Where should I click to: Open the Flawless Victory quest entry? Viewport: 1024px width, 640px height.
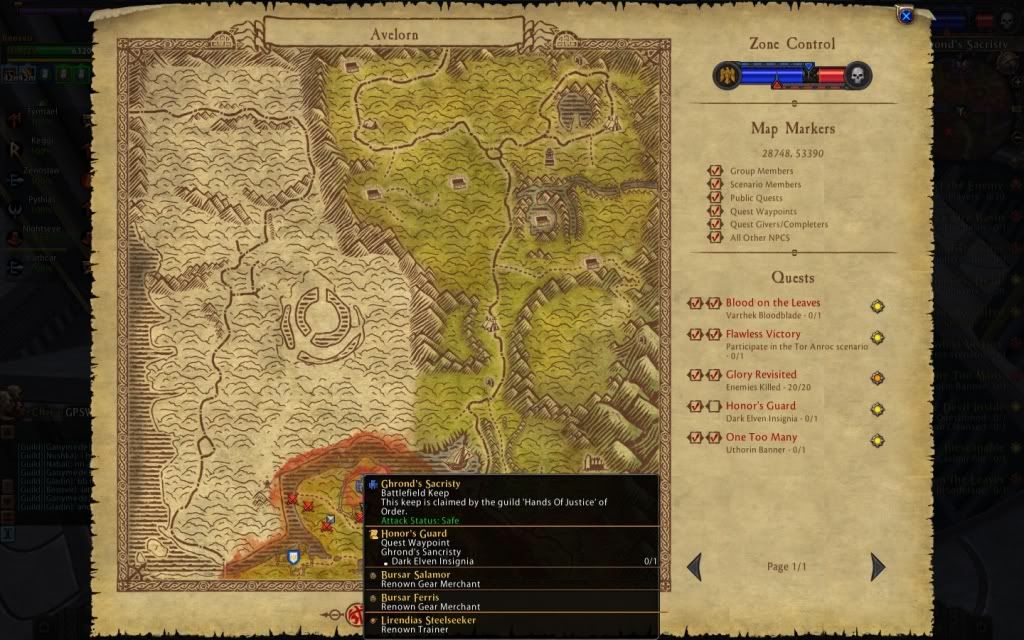[x=763, y=334]
